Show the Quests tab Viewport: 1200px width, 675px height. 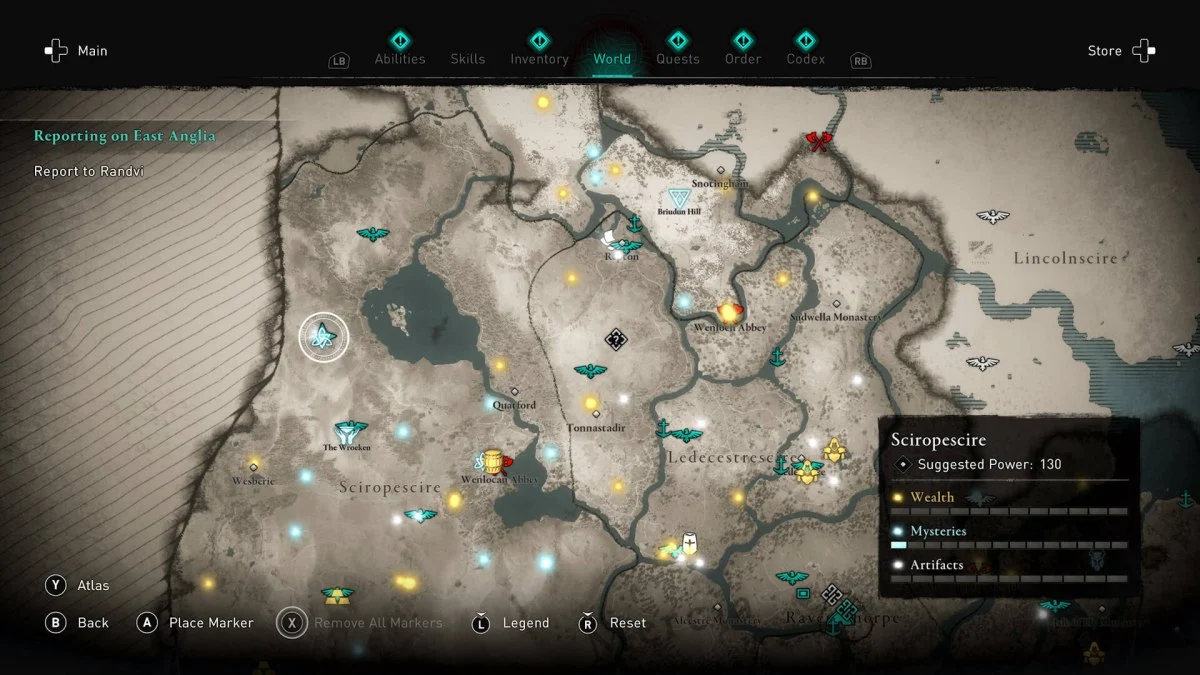678,58
